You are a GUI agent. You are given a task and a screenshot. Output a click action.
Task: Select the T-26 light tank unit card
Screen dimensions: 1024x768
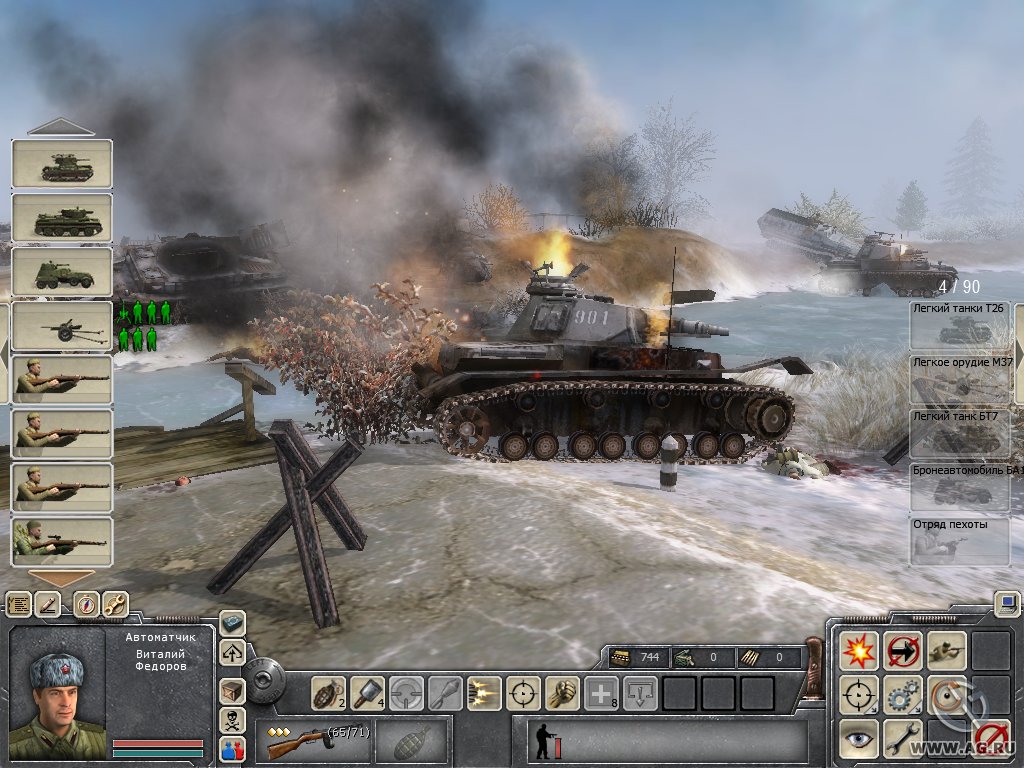tap(62, 164)
